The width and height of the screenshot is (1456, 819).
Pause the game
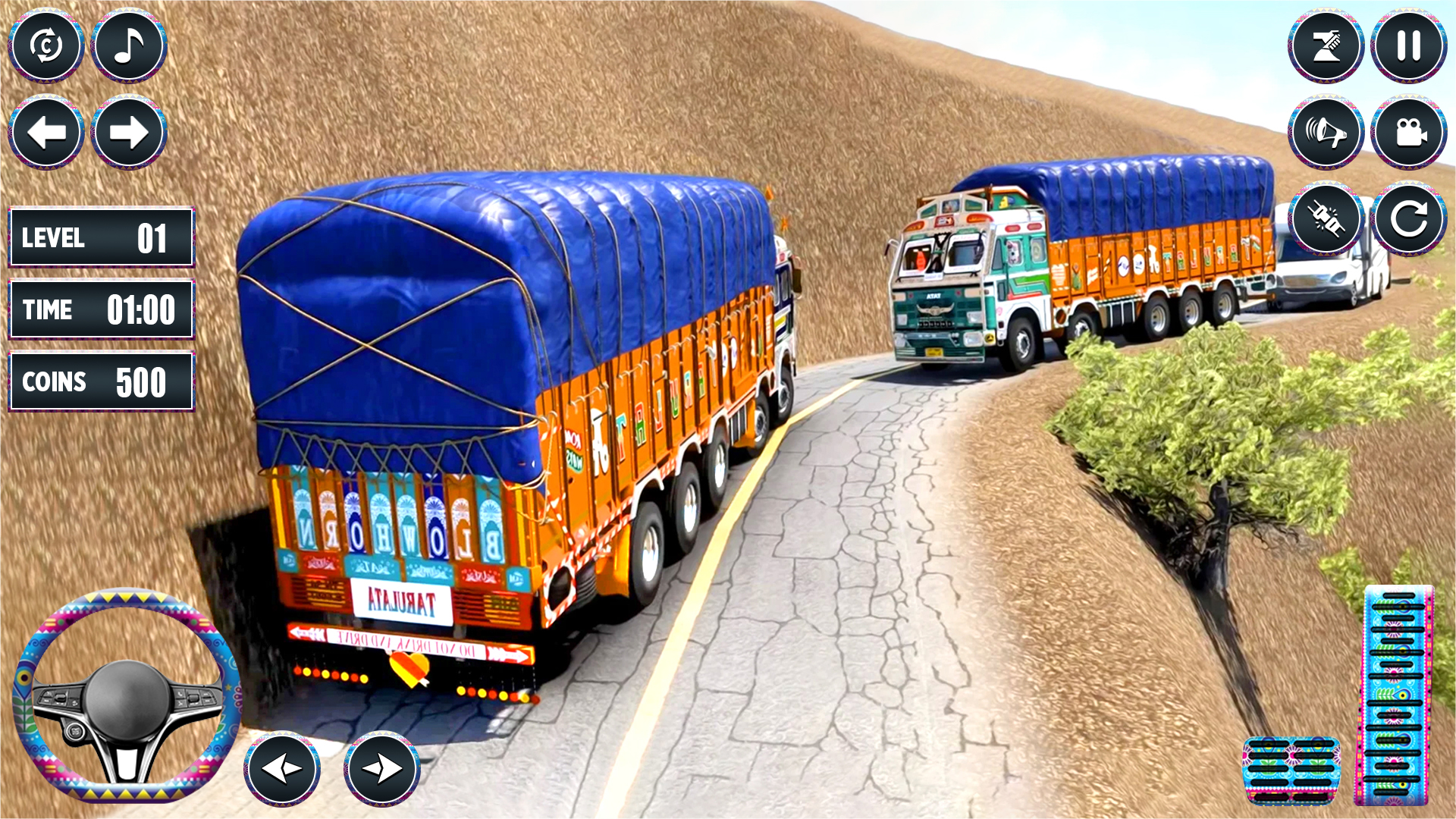tap(1407, 45)
